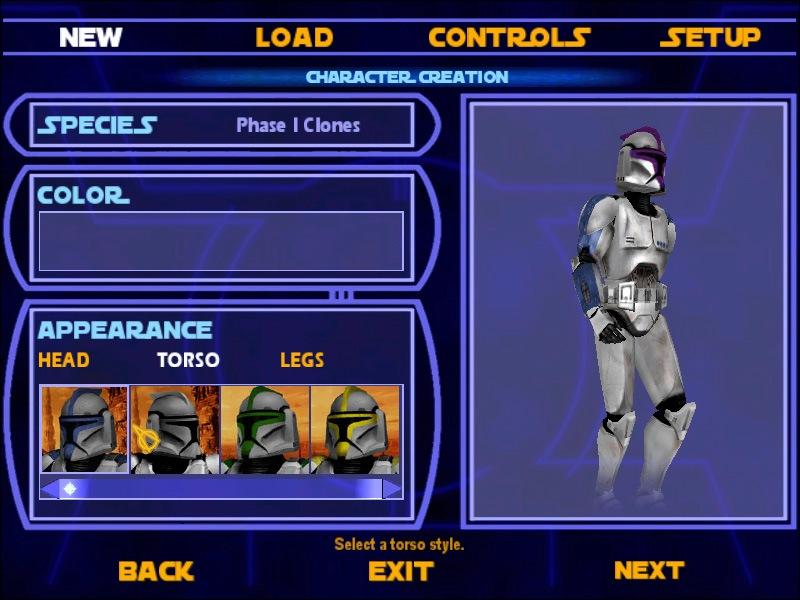Choose the plain gray clone thumbnail
This screenshot has height=600, width=800.
point(174,430)
